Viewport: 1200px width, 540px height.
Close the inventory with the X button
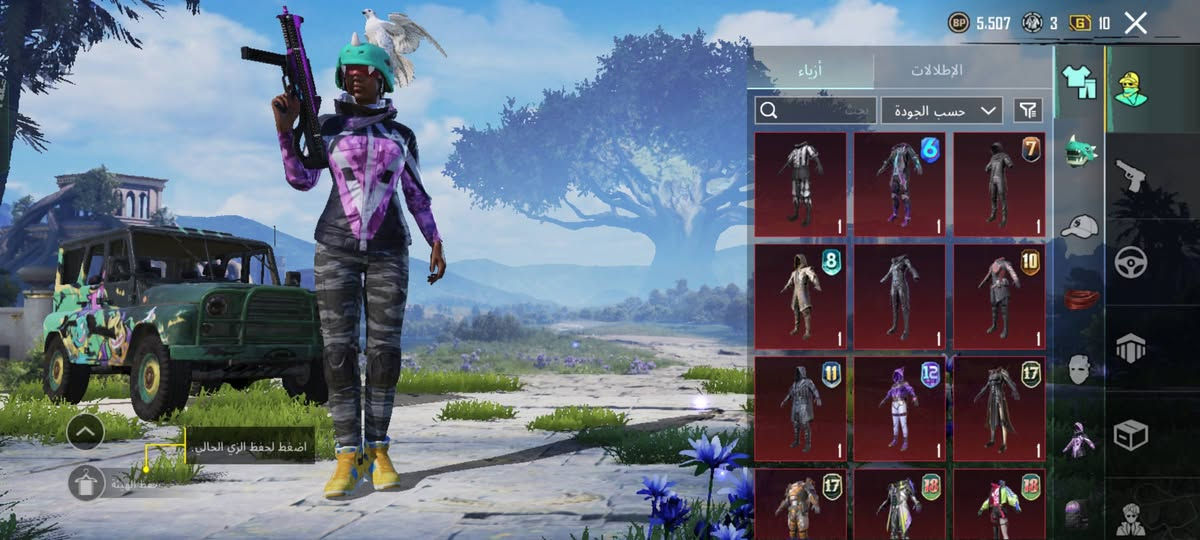pos(1135,23)
